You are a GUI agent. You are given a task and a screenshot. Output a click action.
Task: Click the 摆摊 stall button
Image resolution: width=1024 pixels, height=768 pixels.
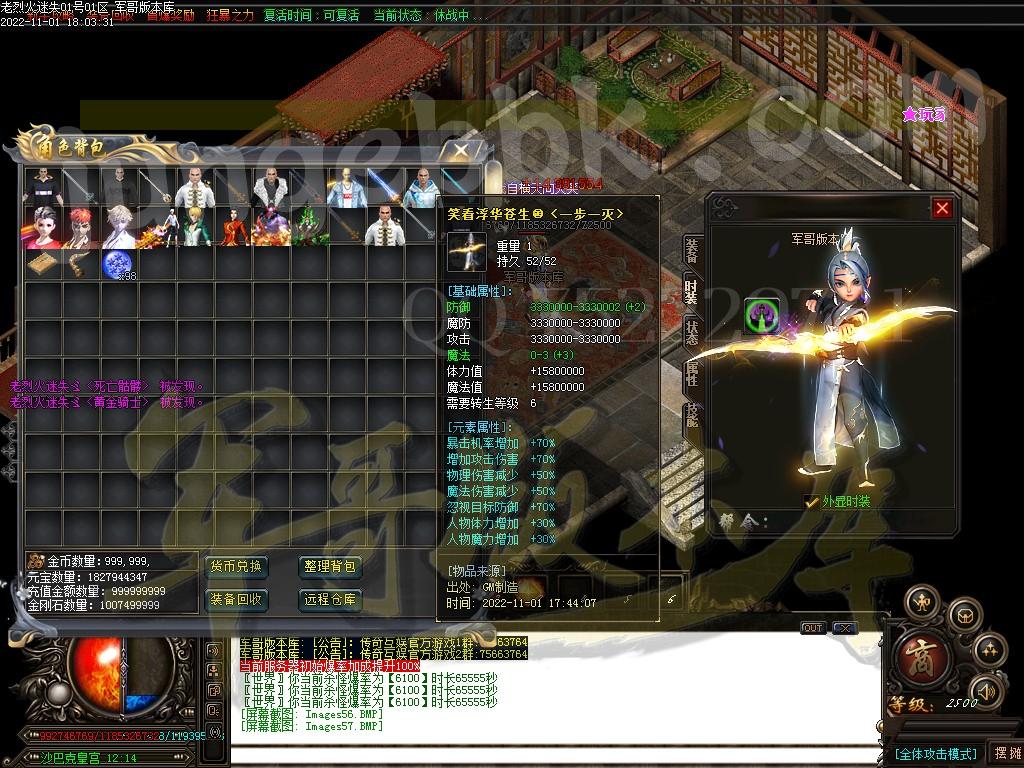[1004, 753]
